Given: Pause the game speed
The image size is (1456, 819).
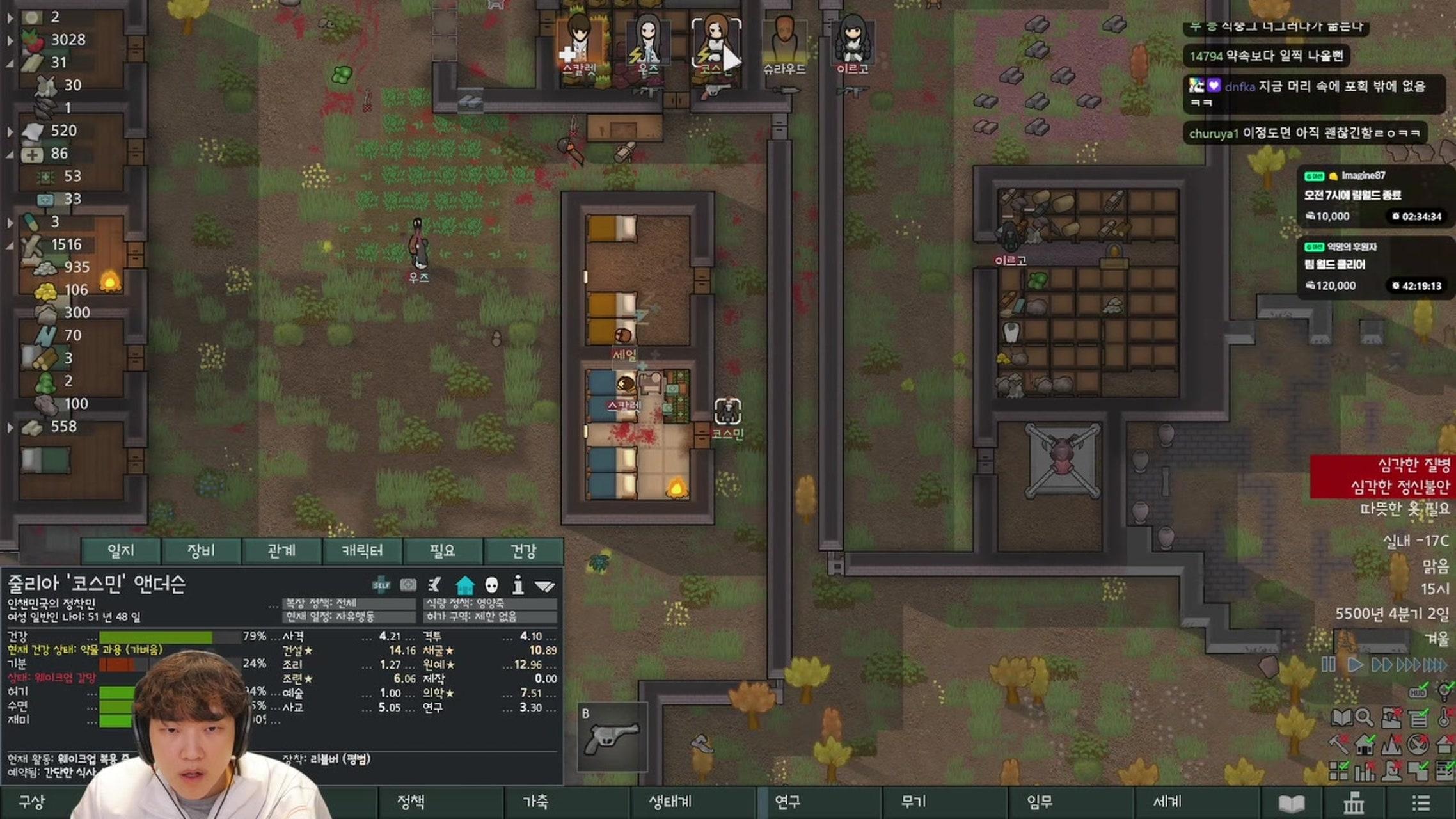Looking at the screenshot, I should pos(1328,665).
